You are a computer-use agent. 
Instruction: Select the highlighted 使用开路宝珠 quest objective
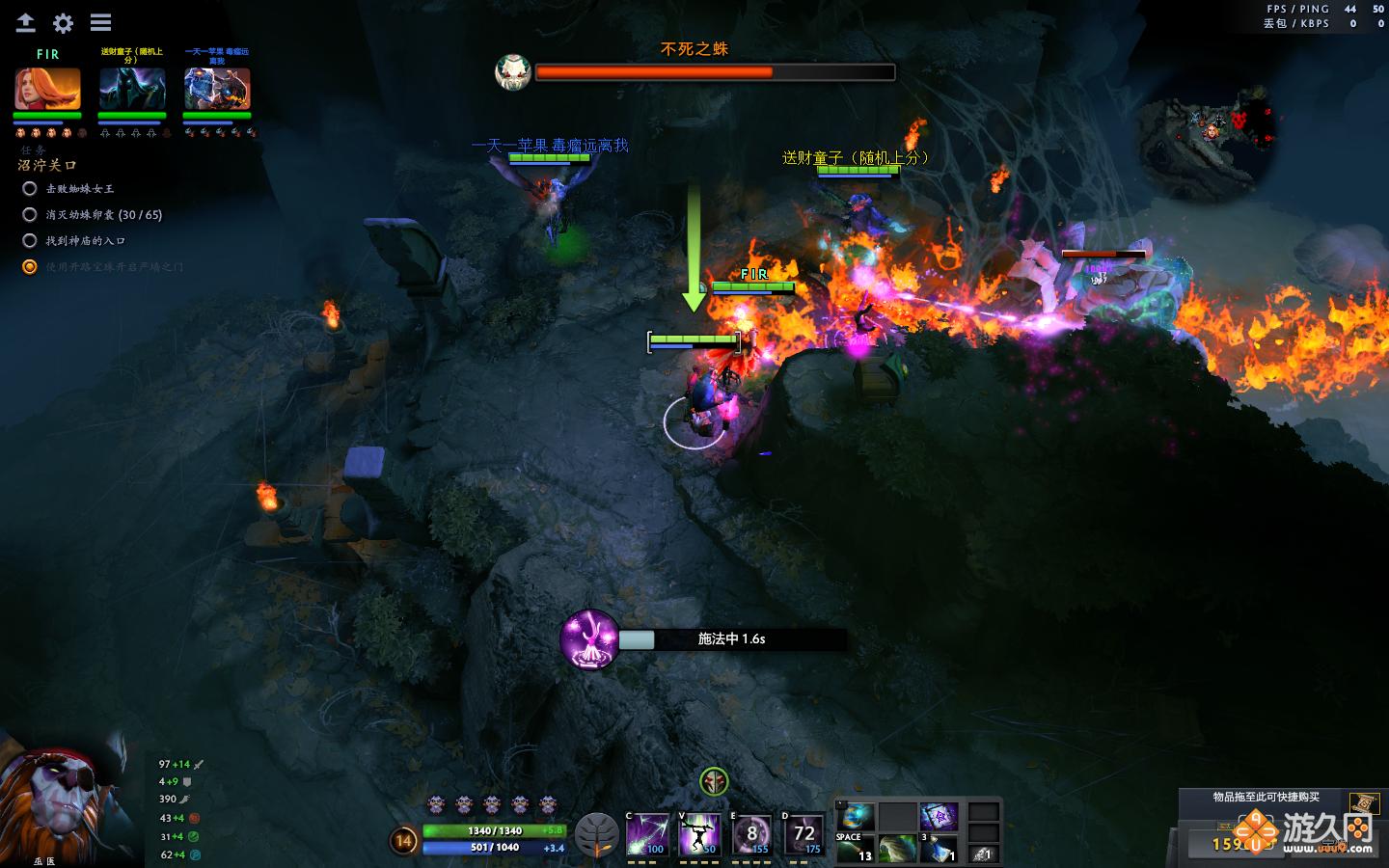point(30,266)
